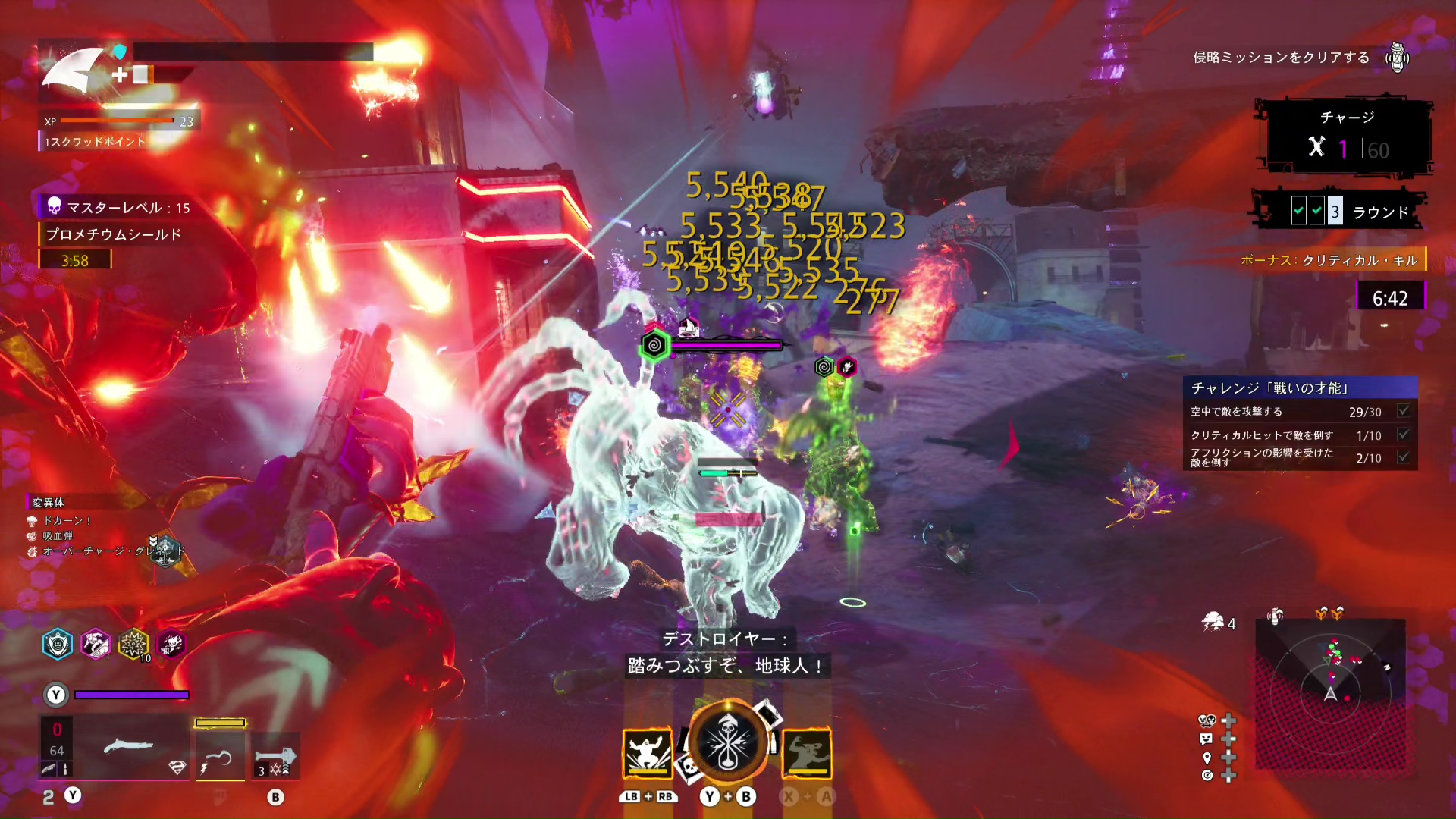Activate the ground slam ability icon

tap(647, 752)
